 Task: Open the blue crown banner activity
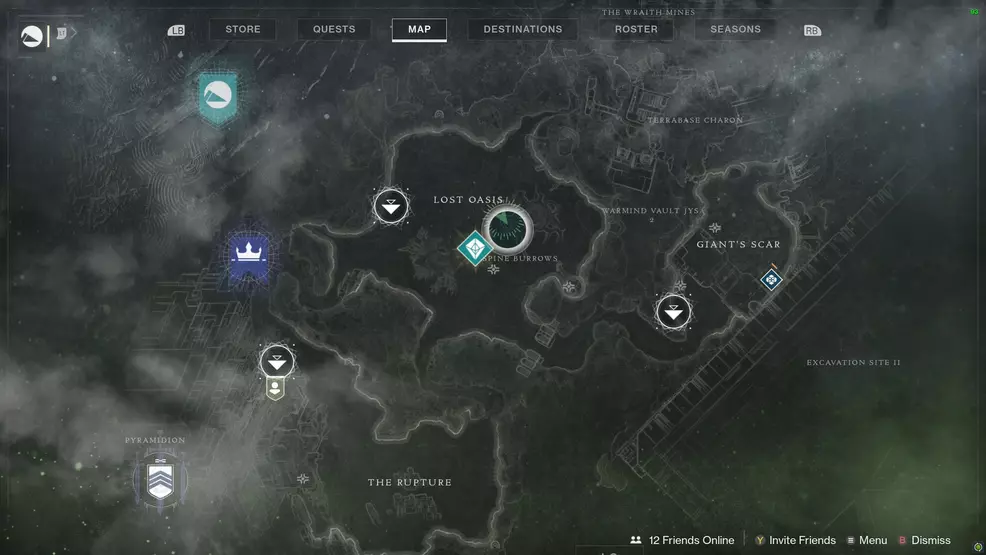246,256
